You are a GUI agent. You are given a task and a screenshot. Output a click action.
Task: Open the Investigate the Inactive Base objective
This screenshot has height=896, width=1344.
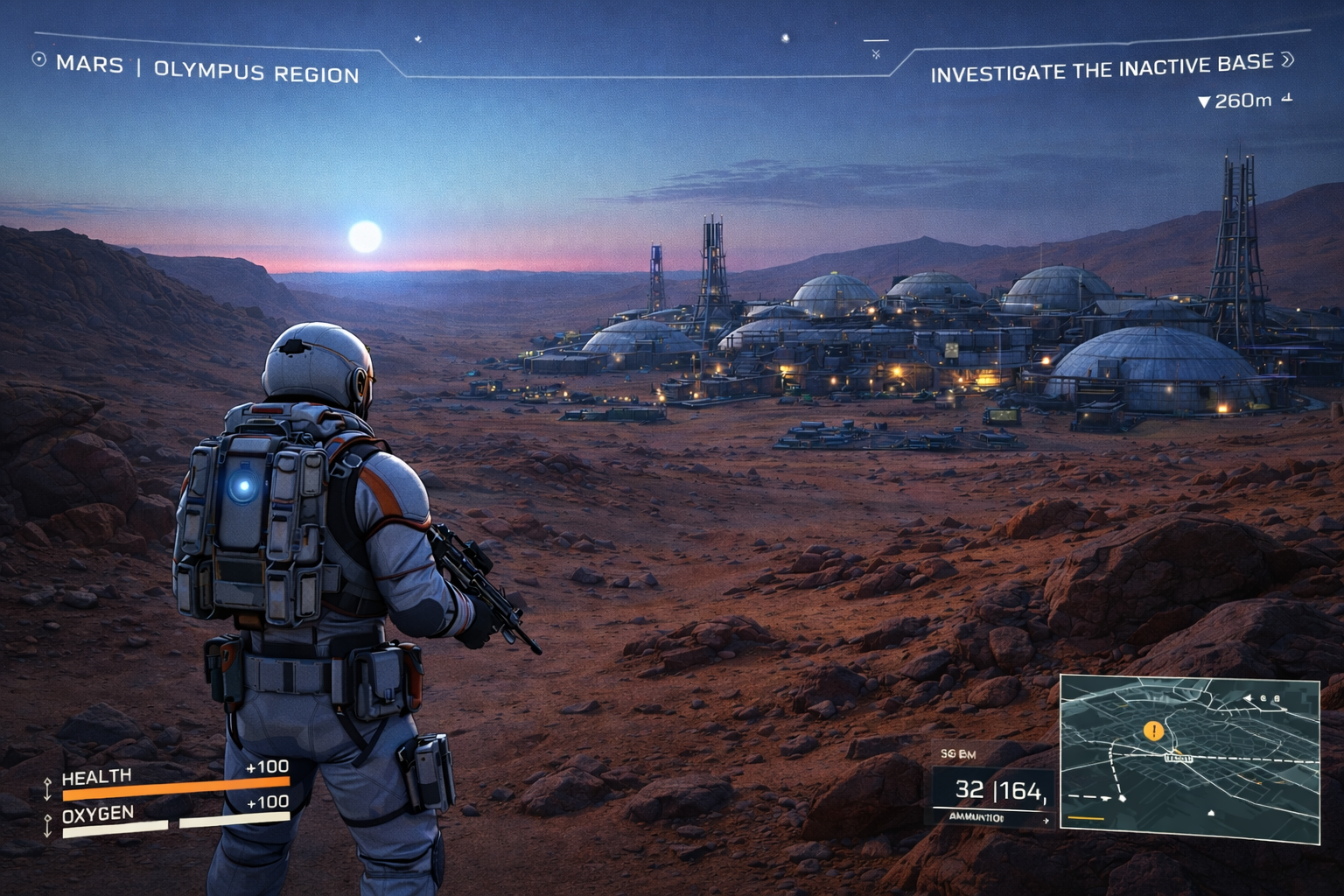coord(1102,68)
